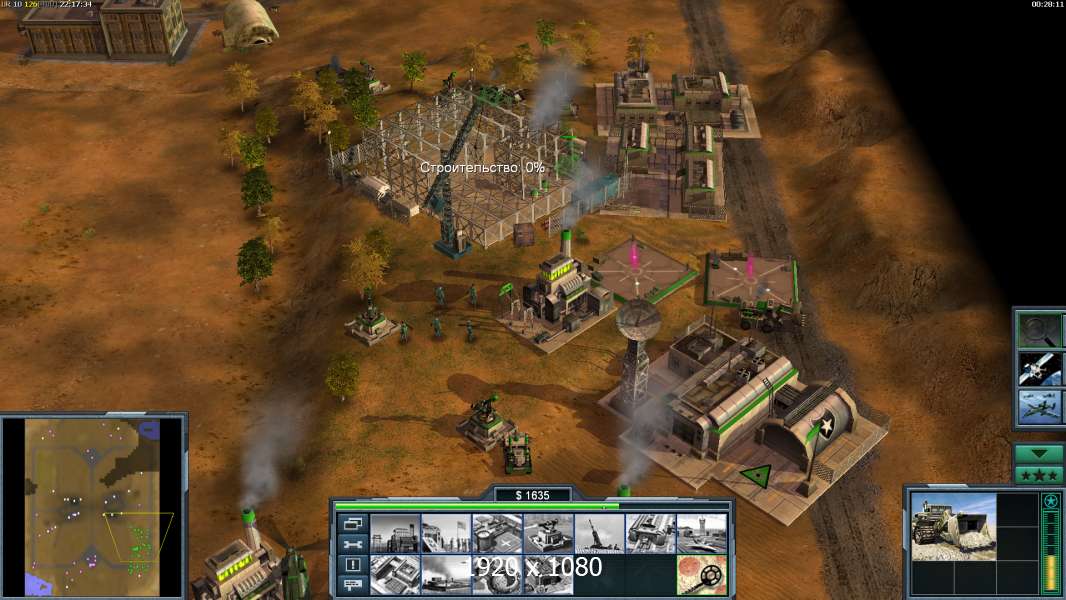
Task: Open the three-star general promotions button
Action: (x=1038, y=474)
